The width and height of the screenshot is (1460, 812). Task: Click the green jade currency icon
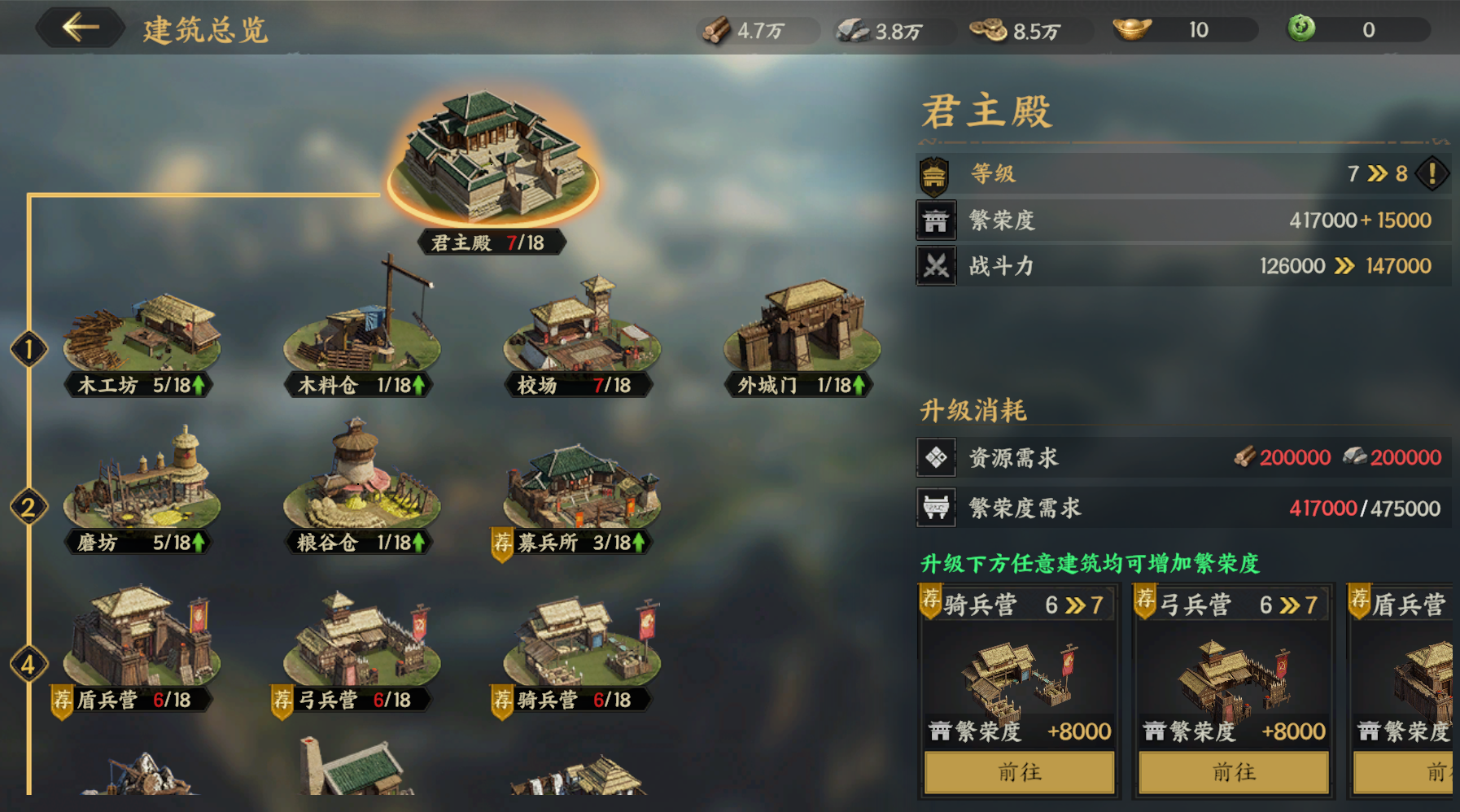coord(1301,28)
